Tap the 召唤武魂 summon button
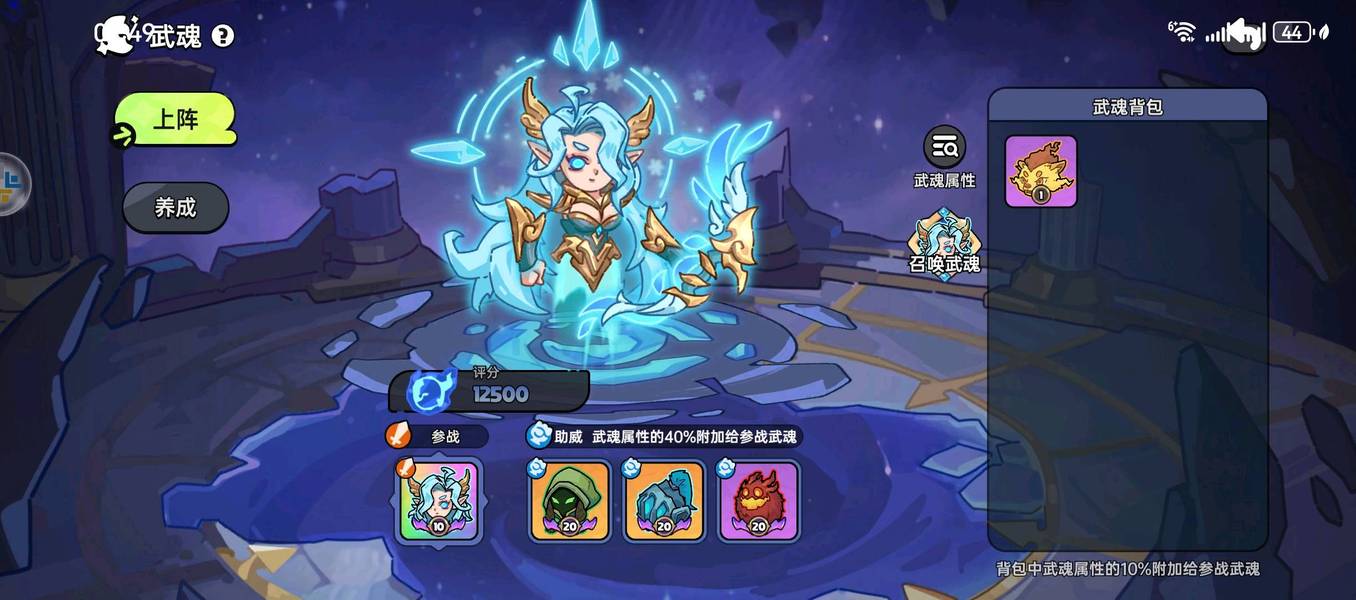Image resolution: width=1356 pixels, height=600 pixels. point(944,243)
